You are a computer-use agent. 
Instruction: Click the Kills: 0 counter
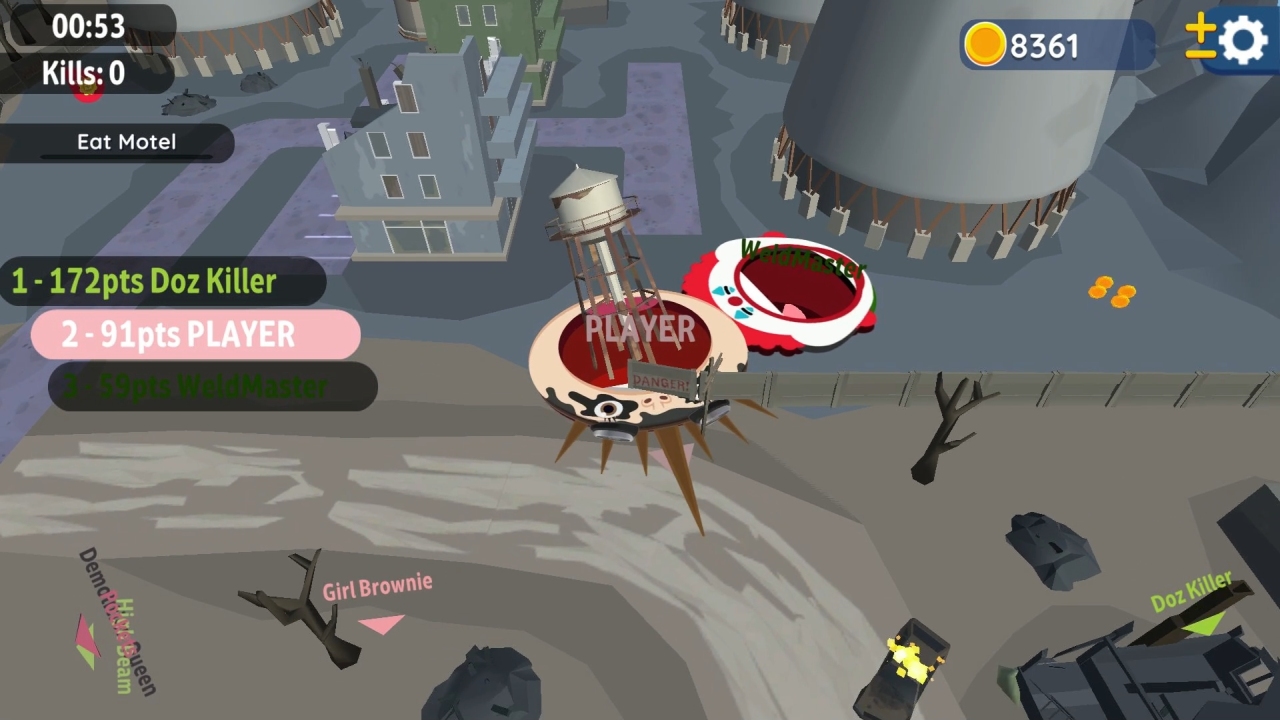(x=85, y=71)
